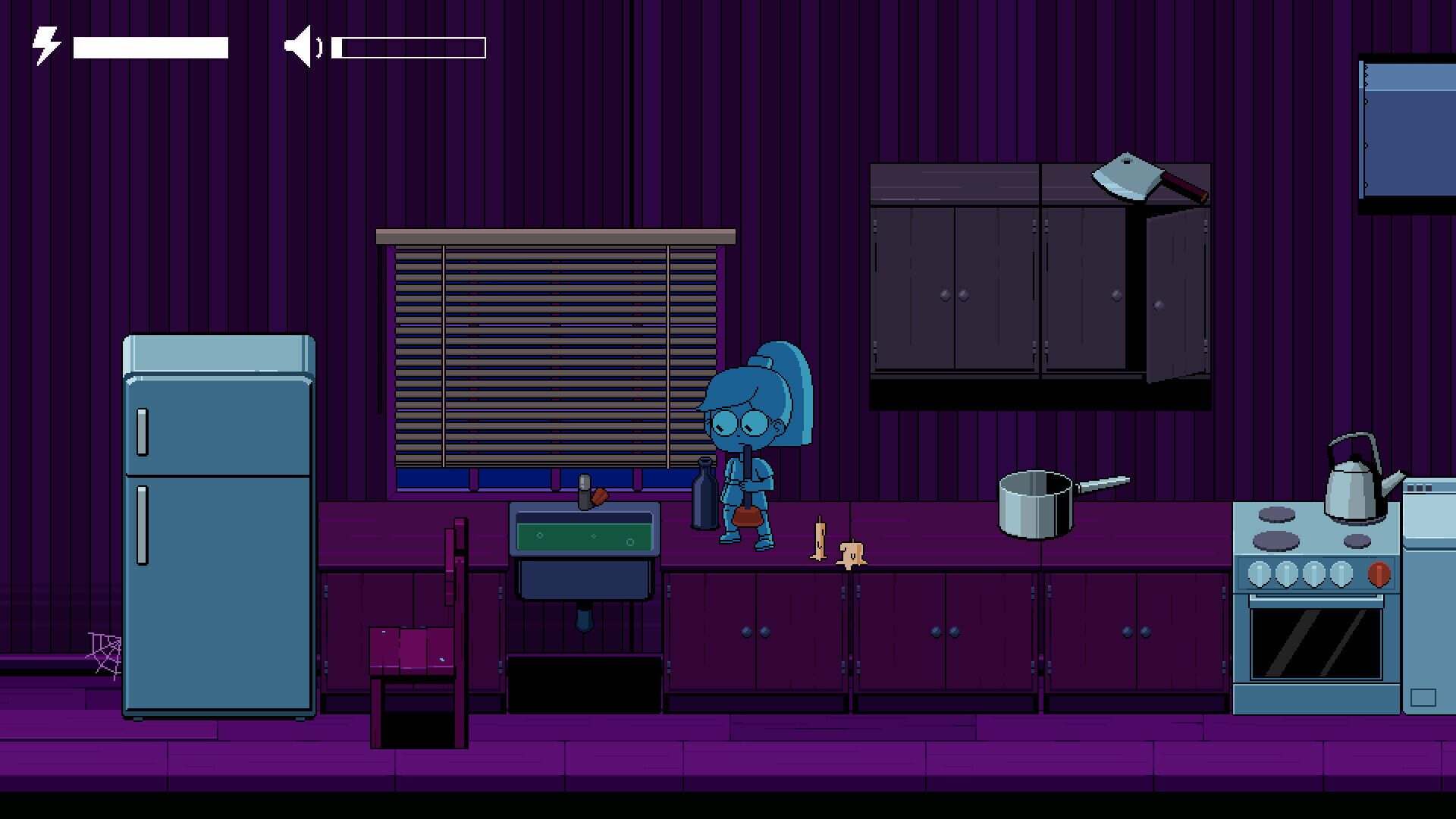This screenshot has height=819, width=1456.
Task: Click the lightning bolt energy icon
Action: coord(44,44)
